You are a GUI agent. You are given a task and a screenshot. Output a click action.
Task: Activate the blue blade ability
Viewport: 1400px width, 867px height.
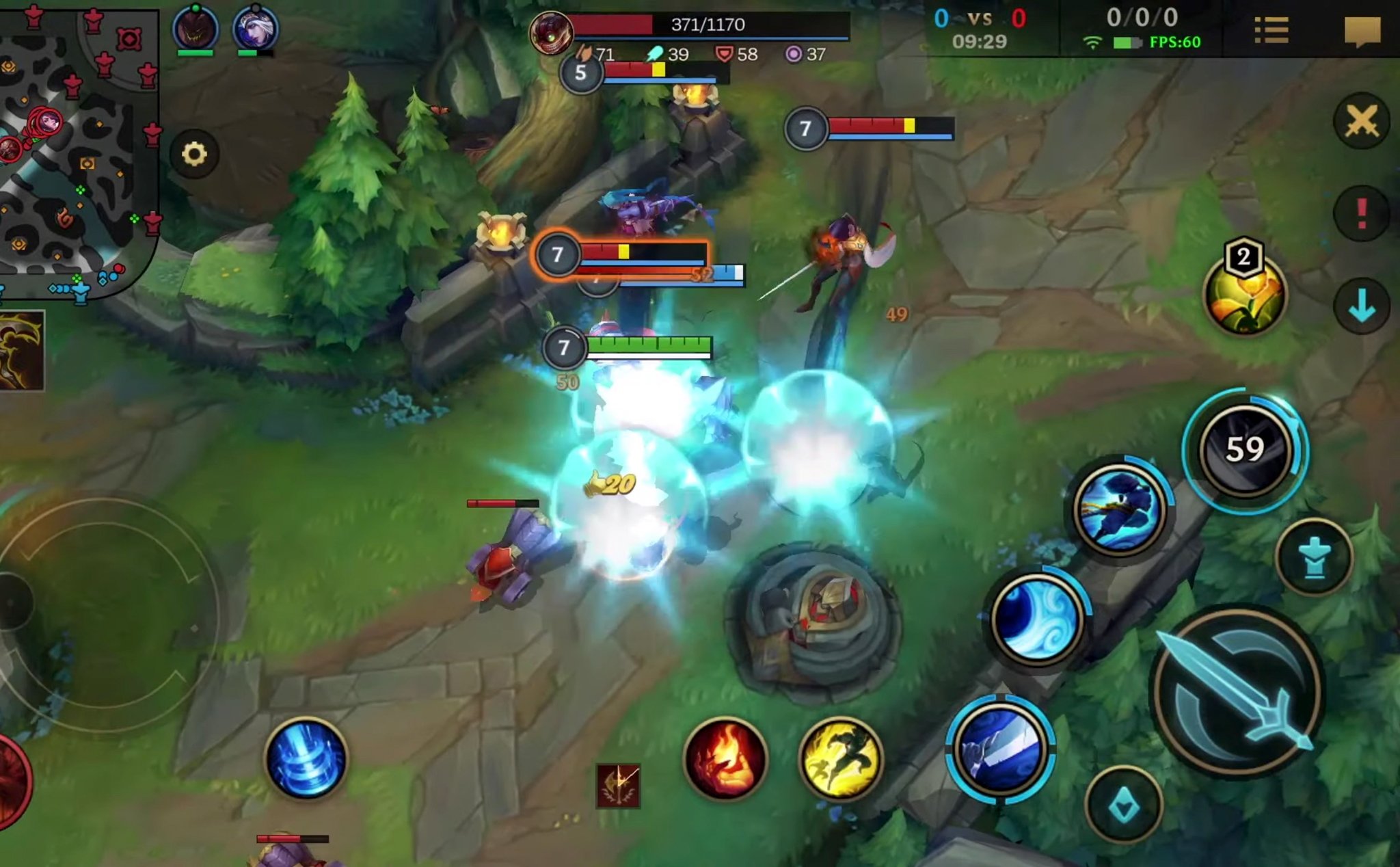coord(1000,749)
